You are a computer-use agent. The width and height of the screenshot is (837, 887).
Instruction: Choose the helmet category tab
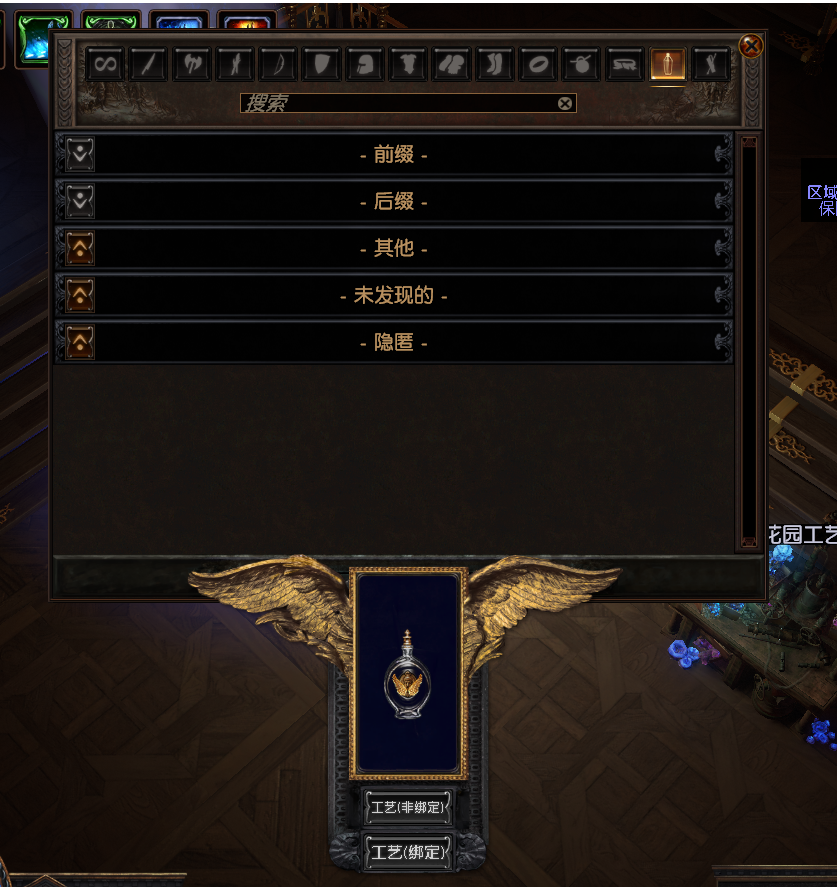pos(364,65)
